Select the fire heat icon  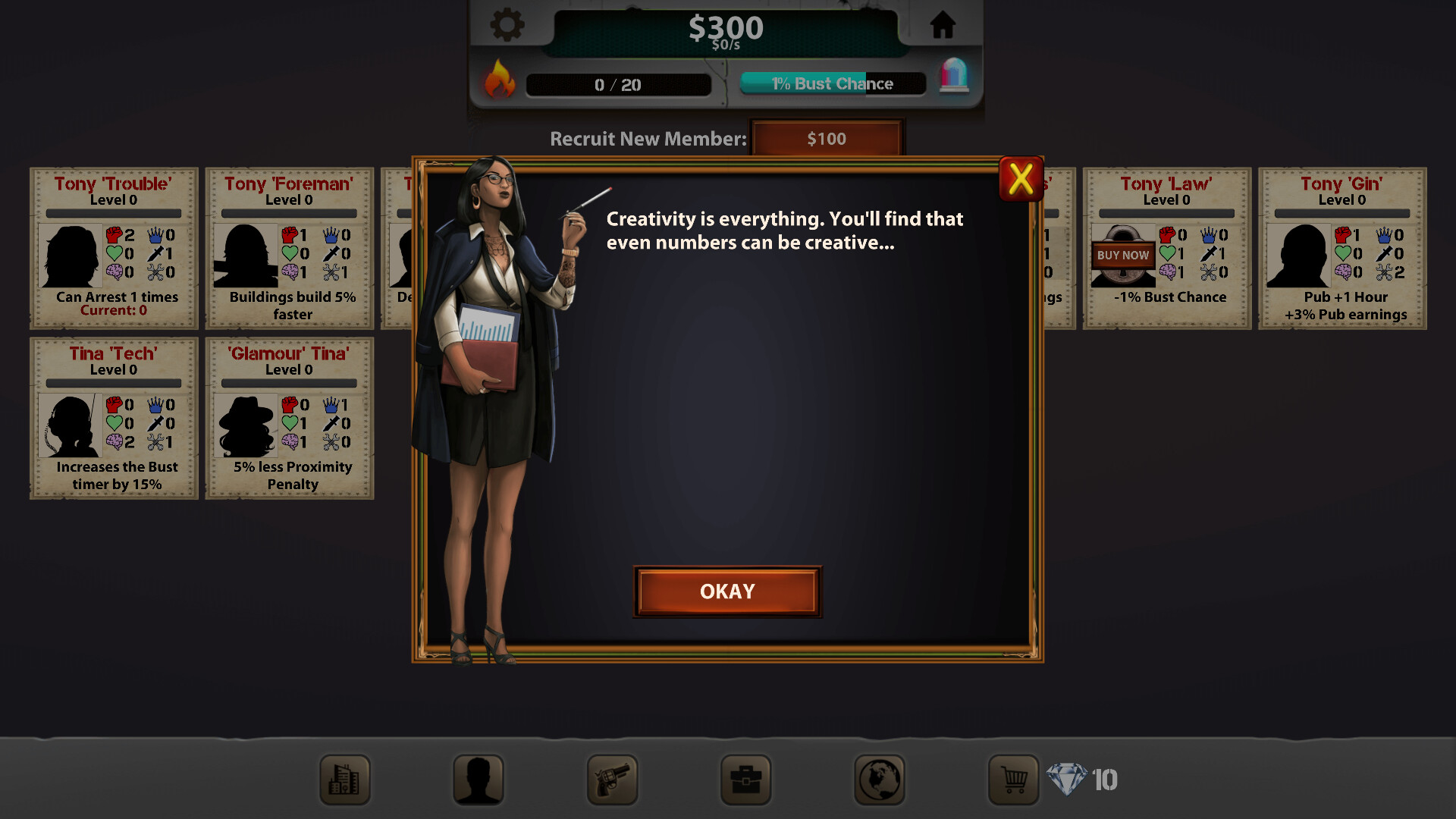coord(500,81)
